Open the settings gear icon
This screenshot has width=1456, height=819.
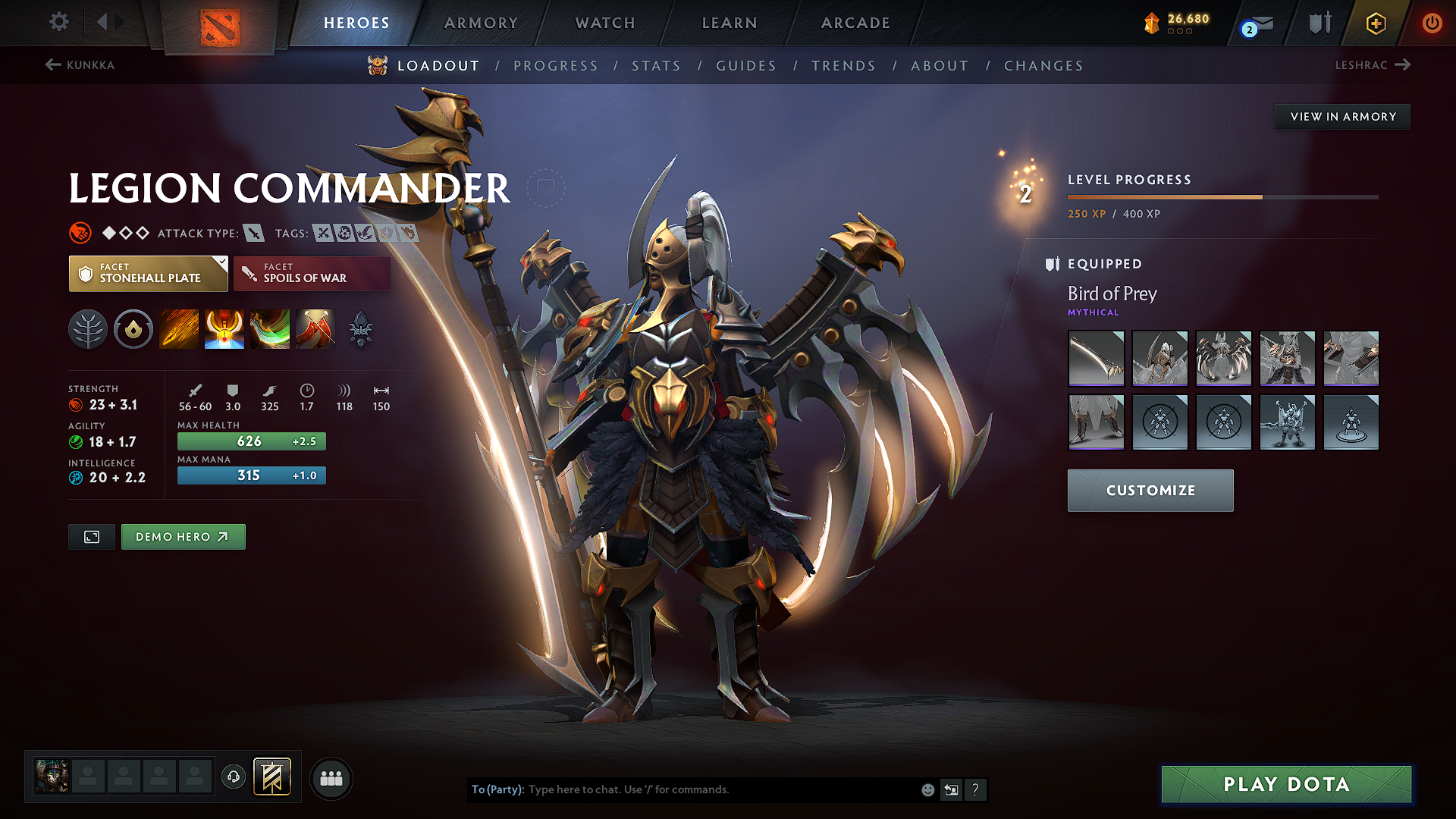tap(59, 21)
